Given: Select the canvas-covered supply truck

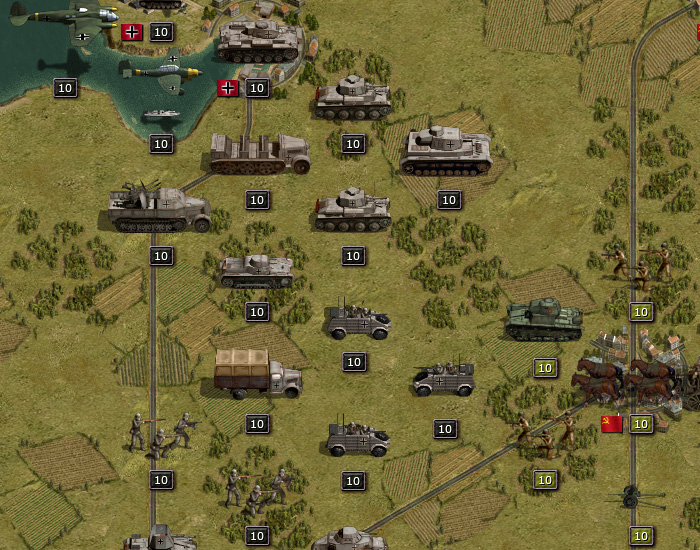Looking at the screenshot, I should coord(257,373).
